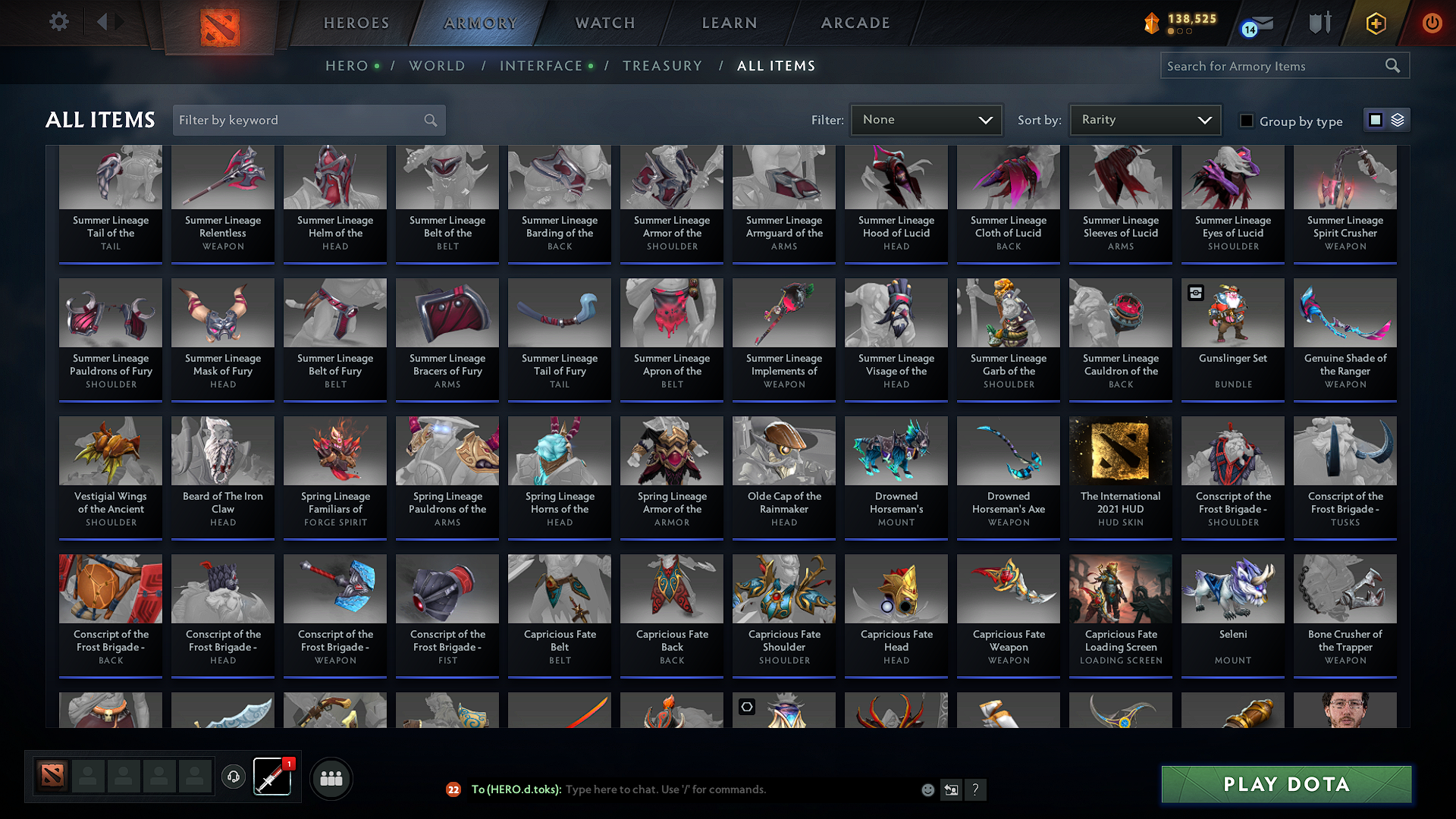The height and width of the screenshot is (819, 1456).
Task: Click the PLAY DOTA button
Action: 1285,784
